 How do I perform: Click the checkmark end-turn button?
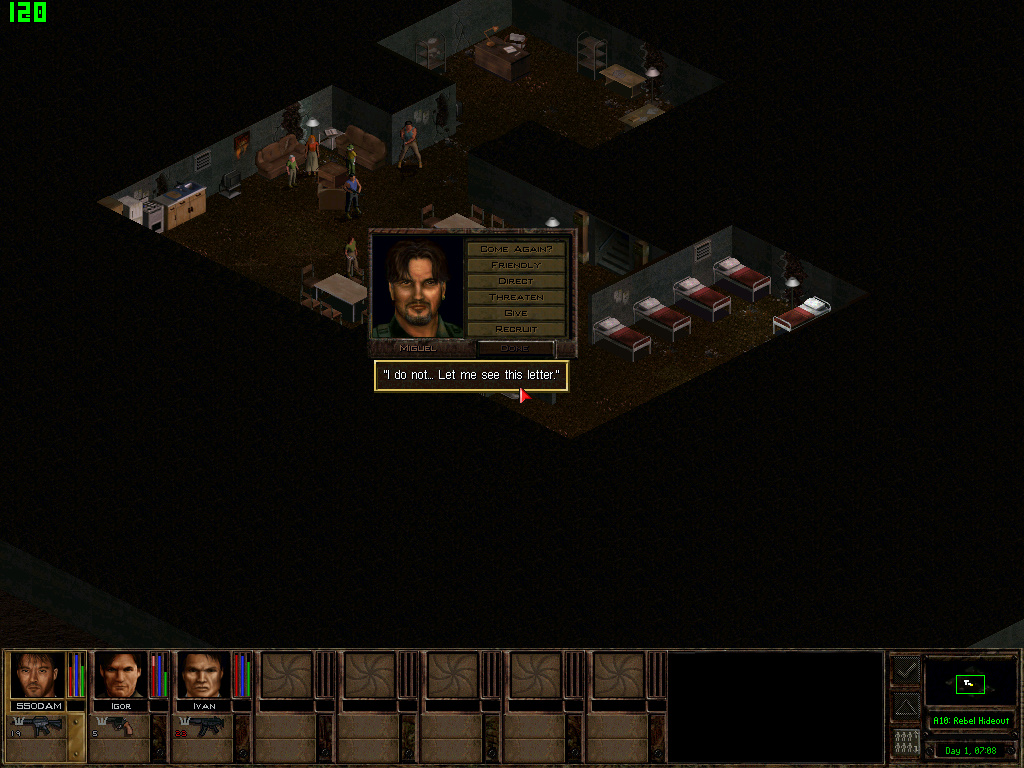coord(905,670)
